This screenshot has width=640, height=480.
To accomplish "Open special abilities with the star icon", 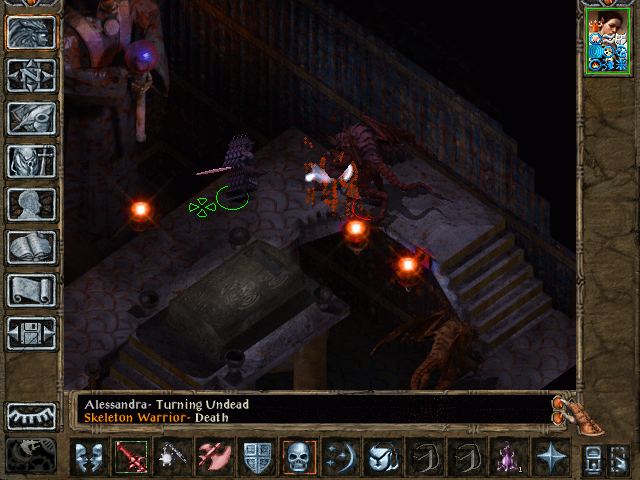I will [x=550, y=457].
